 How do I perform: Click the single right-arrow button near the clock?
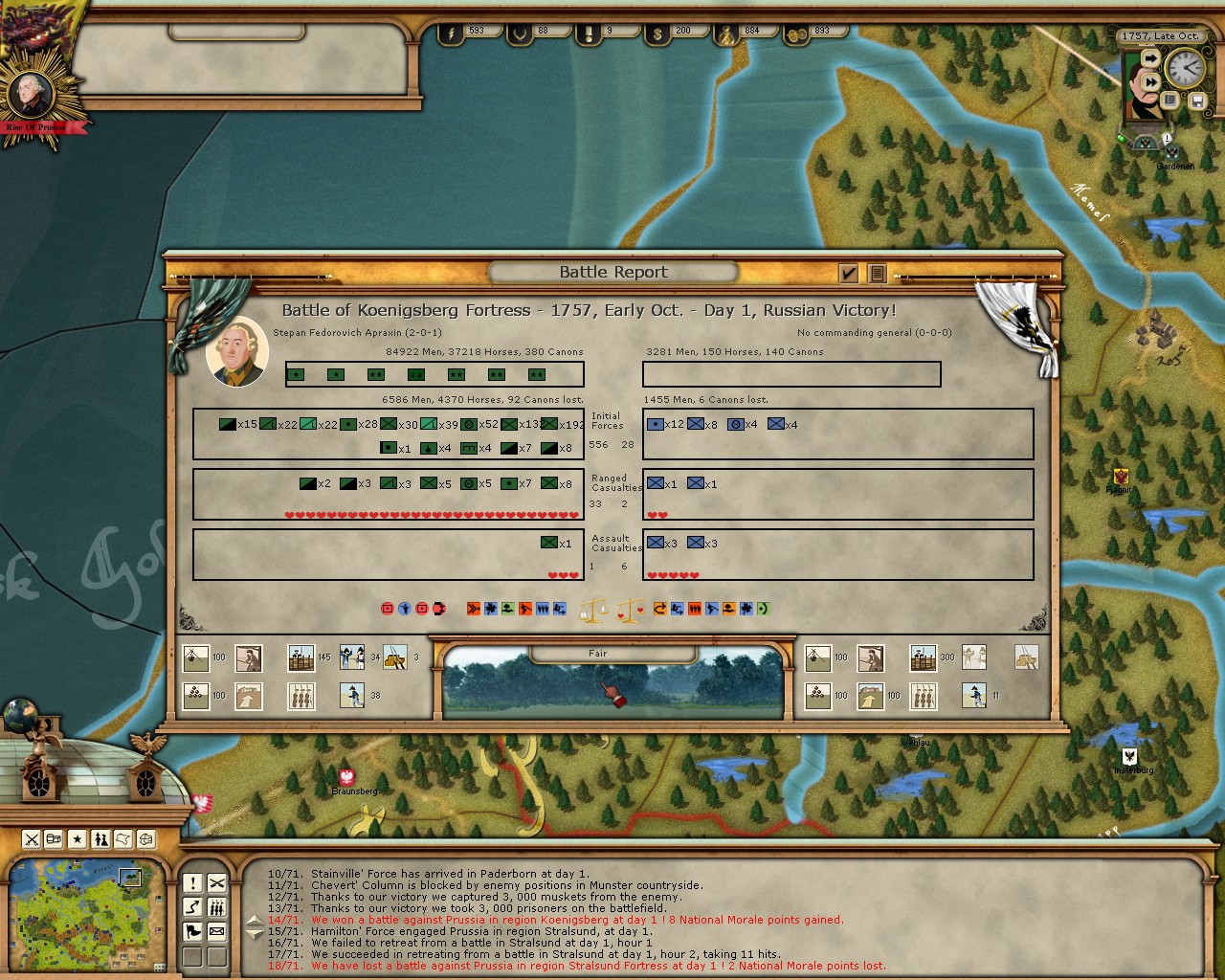pos(1151,59)
